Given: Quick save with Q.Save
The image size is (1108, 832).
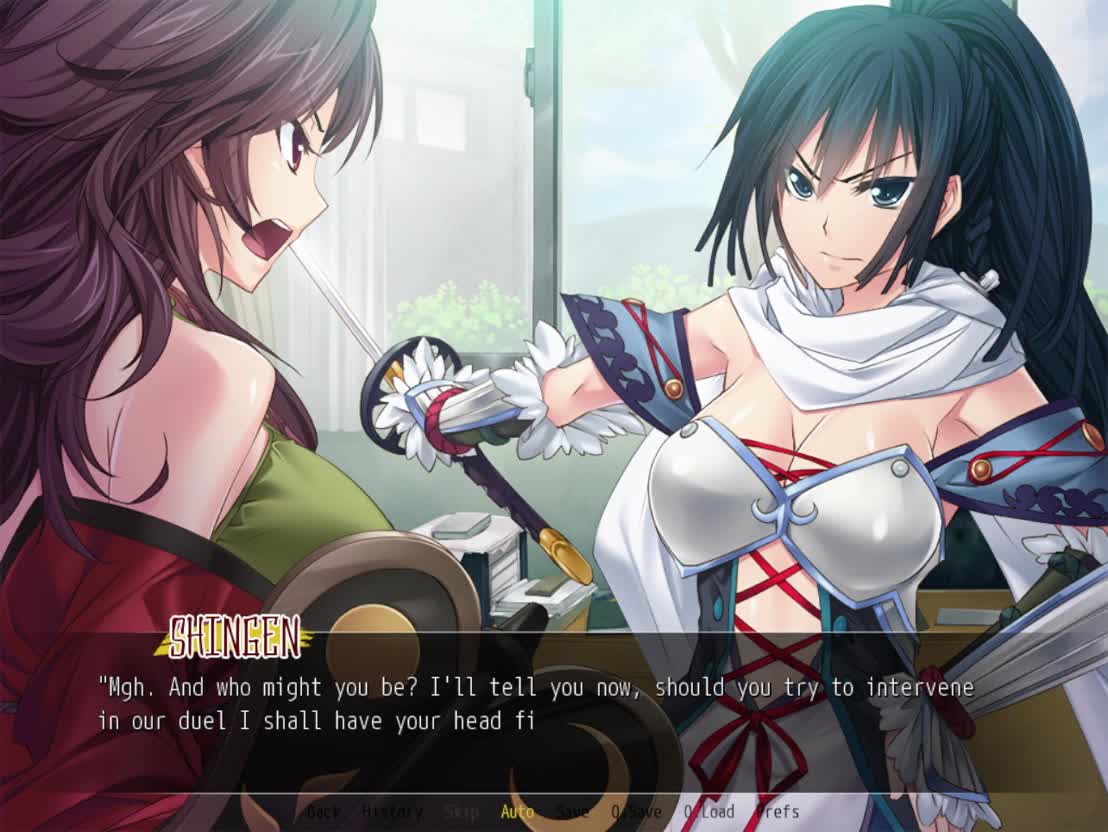Looking at the screenshot, I should (635, 812).
